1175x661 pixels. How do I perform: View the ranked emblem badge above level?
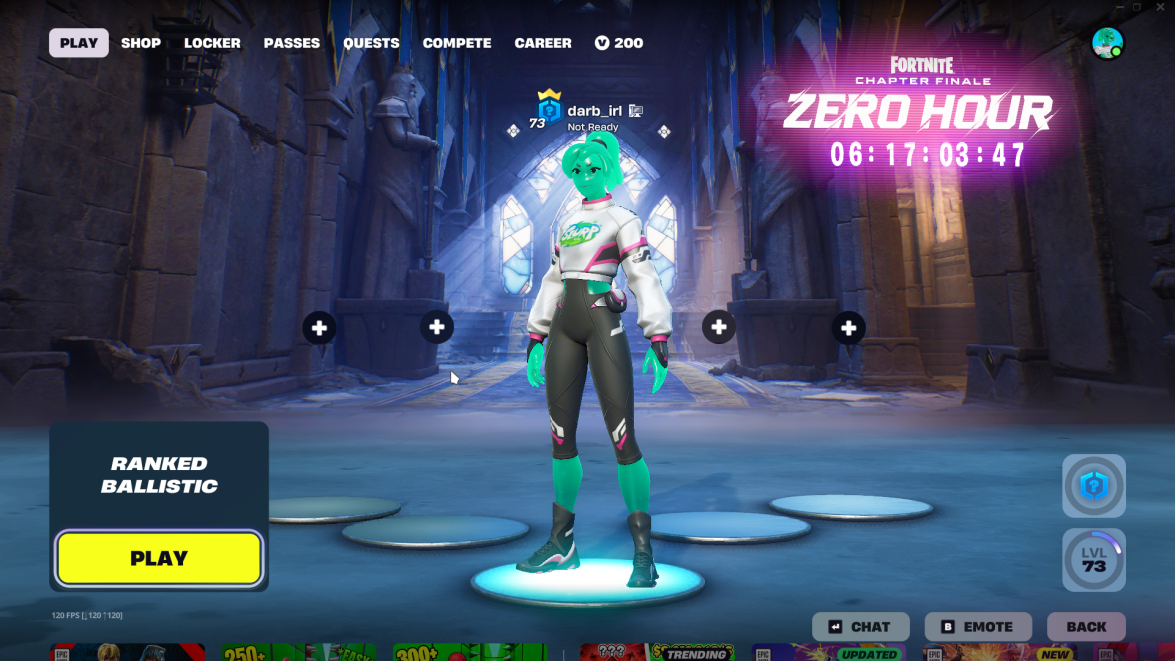tap(1094, 486)
